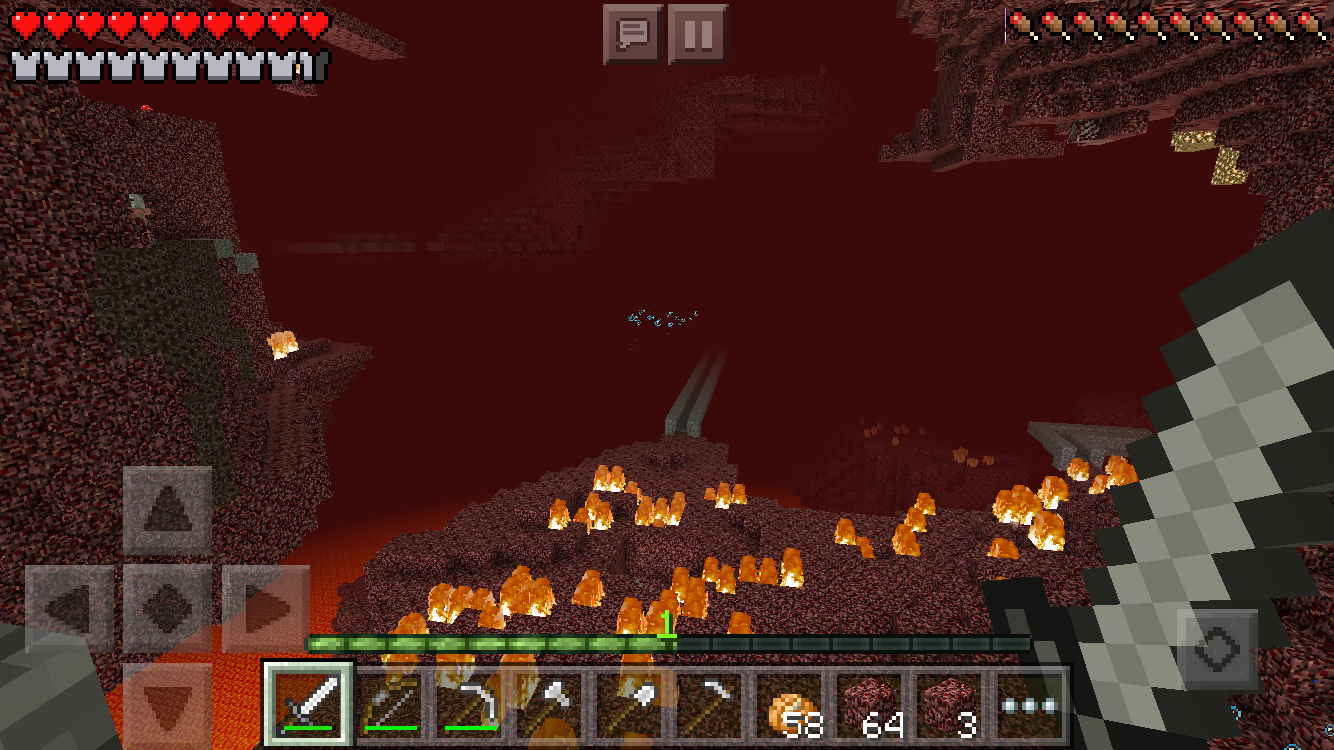This screenshot has height=750, width=1334.
Task: Switch to the iron pickaxe
Action: 471,704
